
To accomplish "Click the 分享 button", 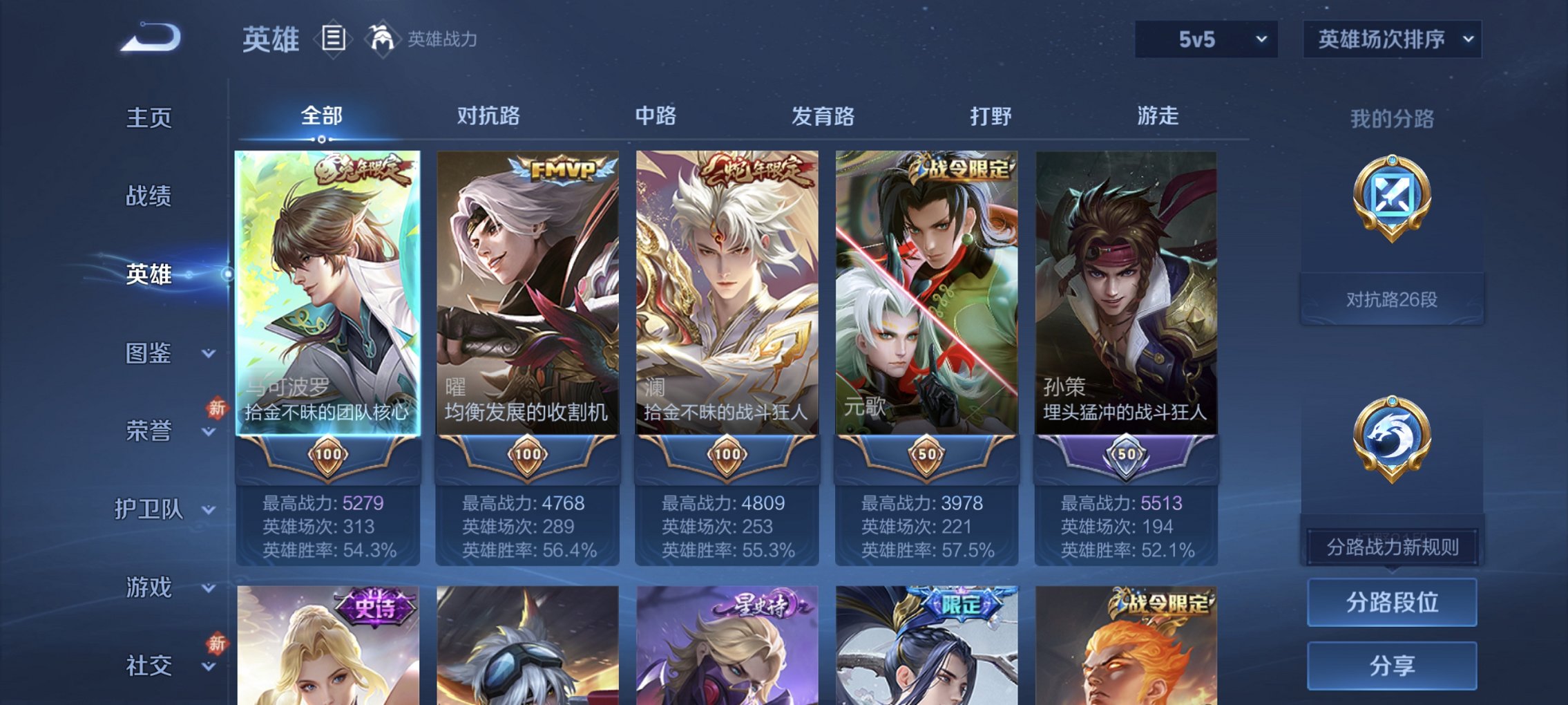I will click(1390, 665).
